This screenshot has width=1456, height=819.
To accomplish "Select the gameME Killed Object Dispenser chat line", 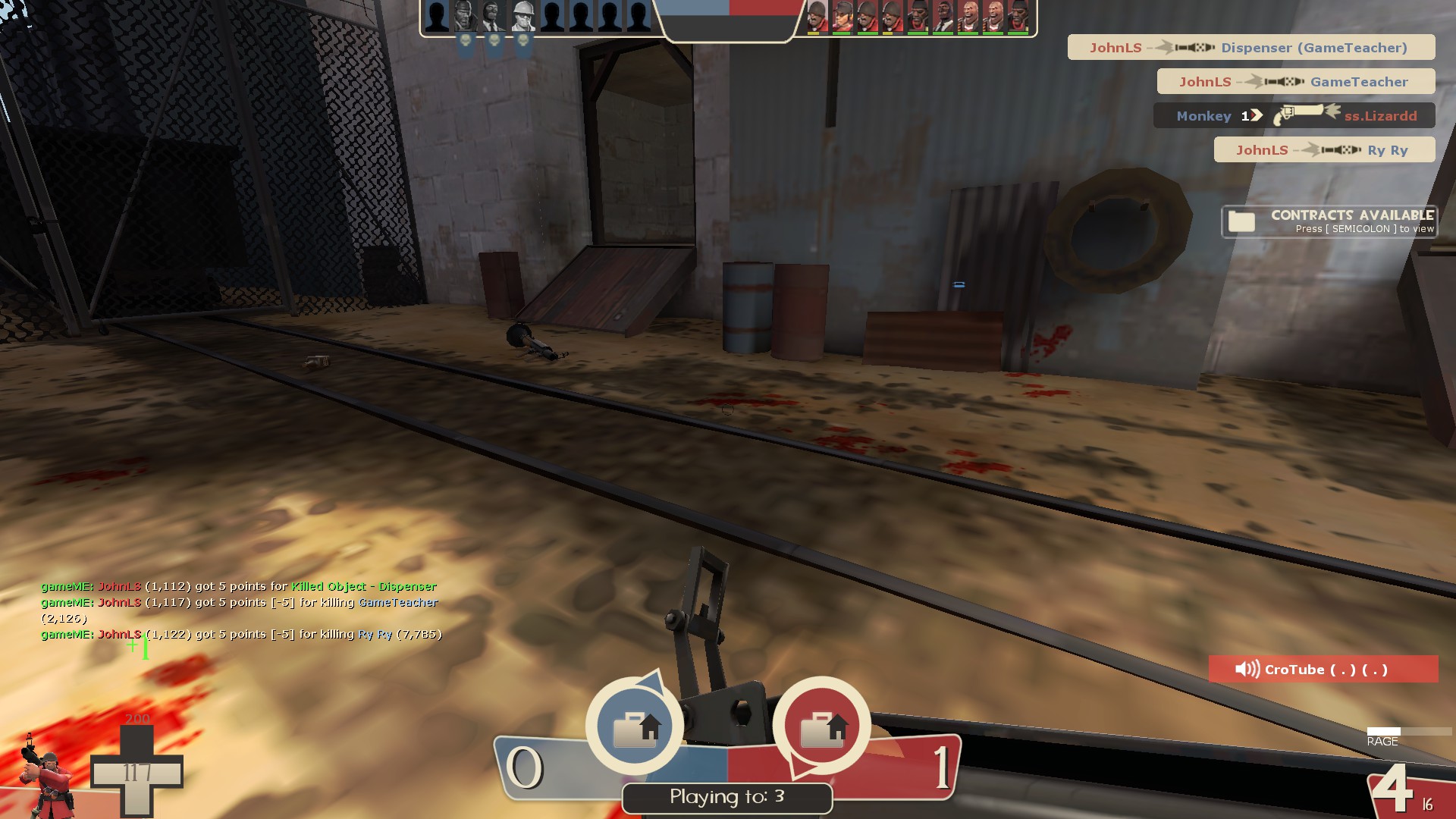I will tap(238, 586).
